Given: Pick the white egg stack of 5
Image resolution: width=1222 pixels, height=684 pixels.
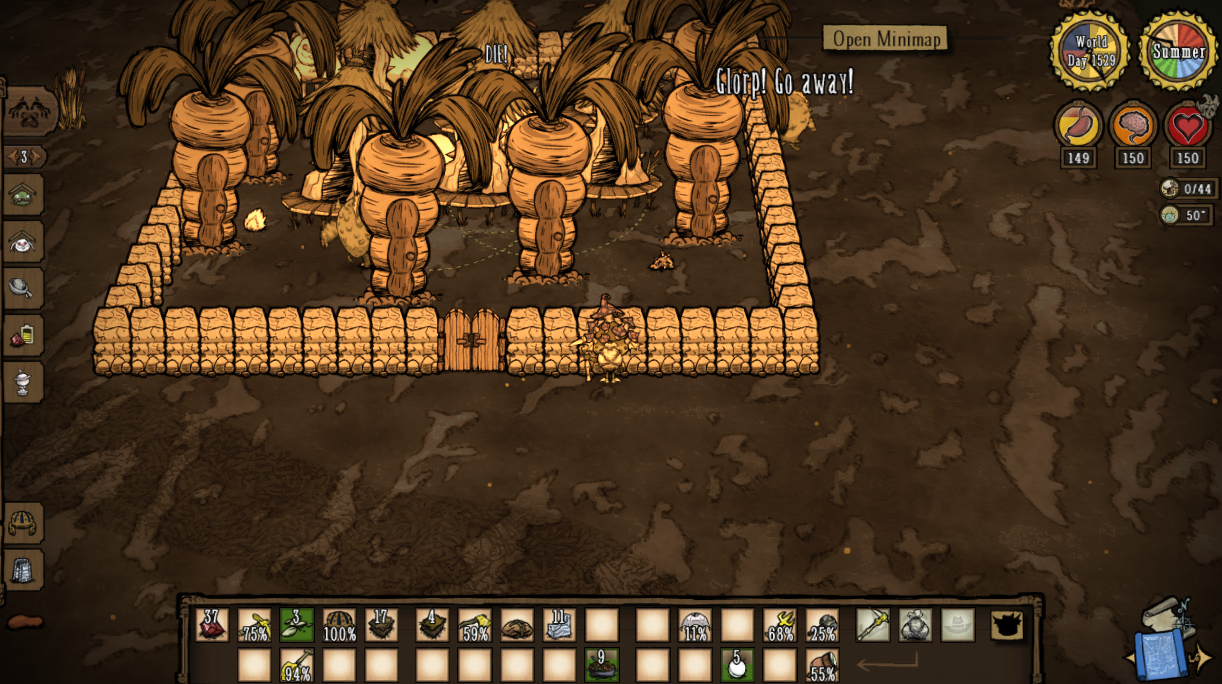Looking at the screenshot, I should pos(737,665).
